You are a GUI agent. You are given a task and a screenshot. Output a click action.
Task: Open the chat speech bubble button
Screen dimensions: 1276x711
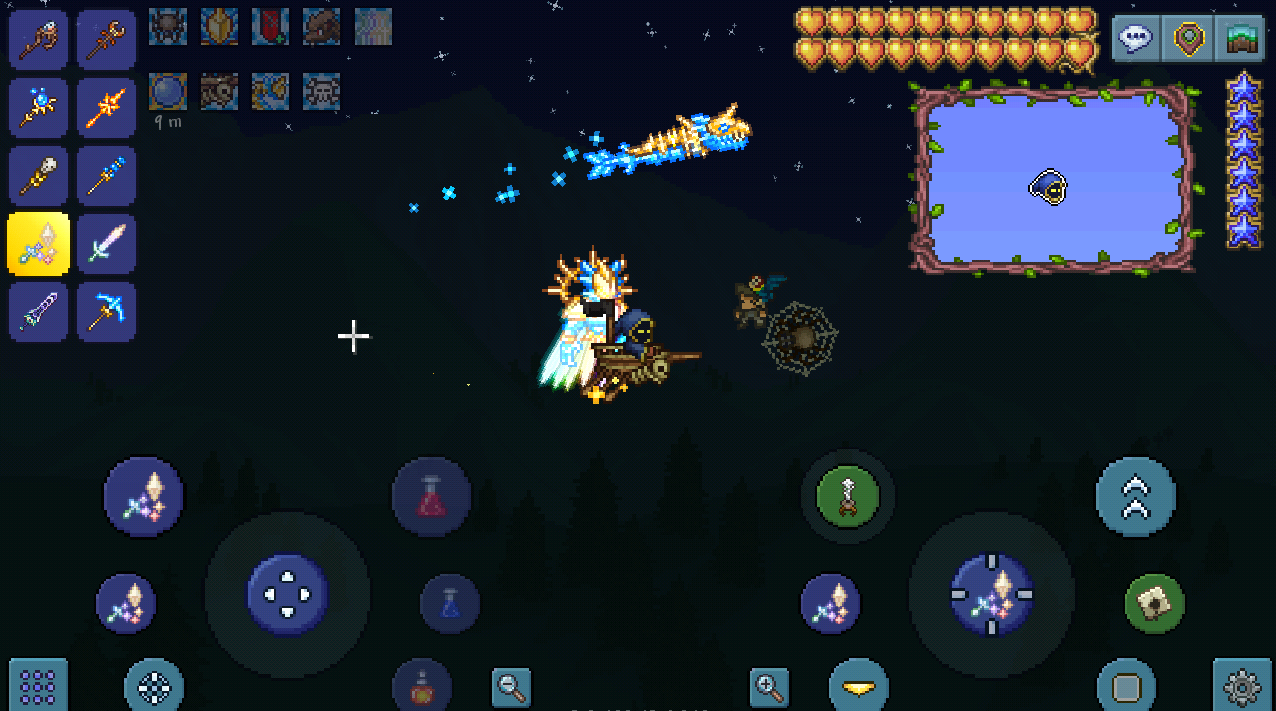coord(1136,40)
